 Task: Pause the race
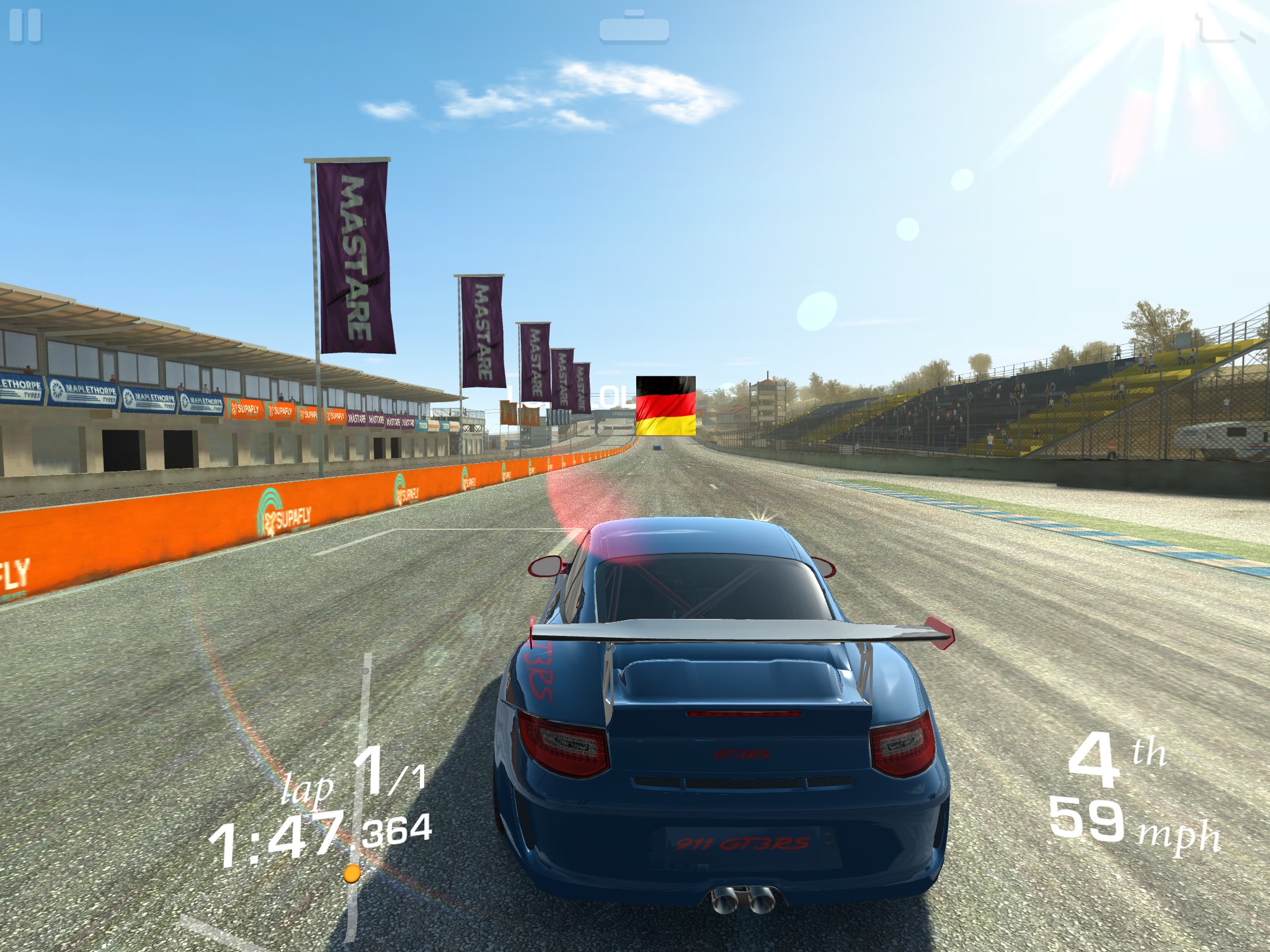coord(25,26)
